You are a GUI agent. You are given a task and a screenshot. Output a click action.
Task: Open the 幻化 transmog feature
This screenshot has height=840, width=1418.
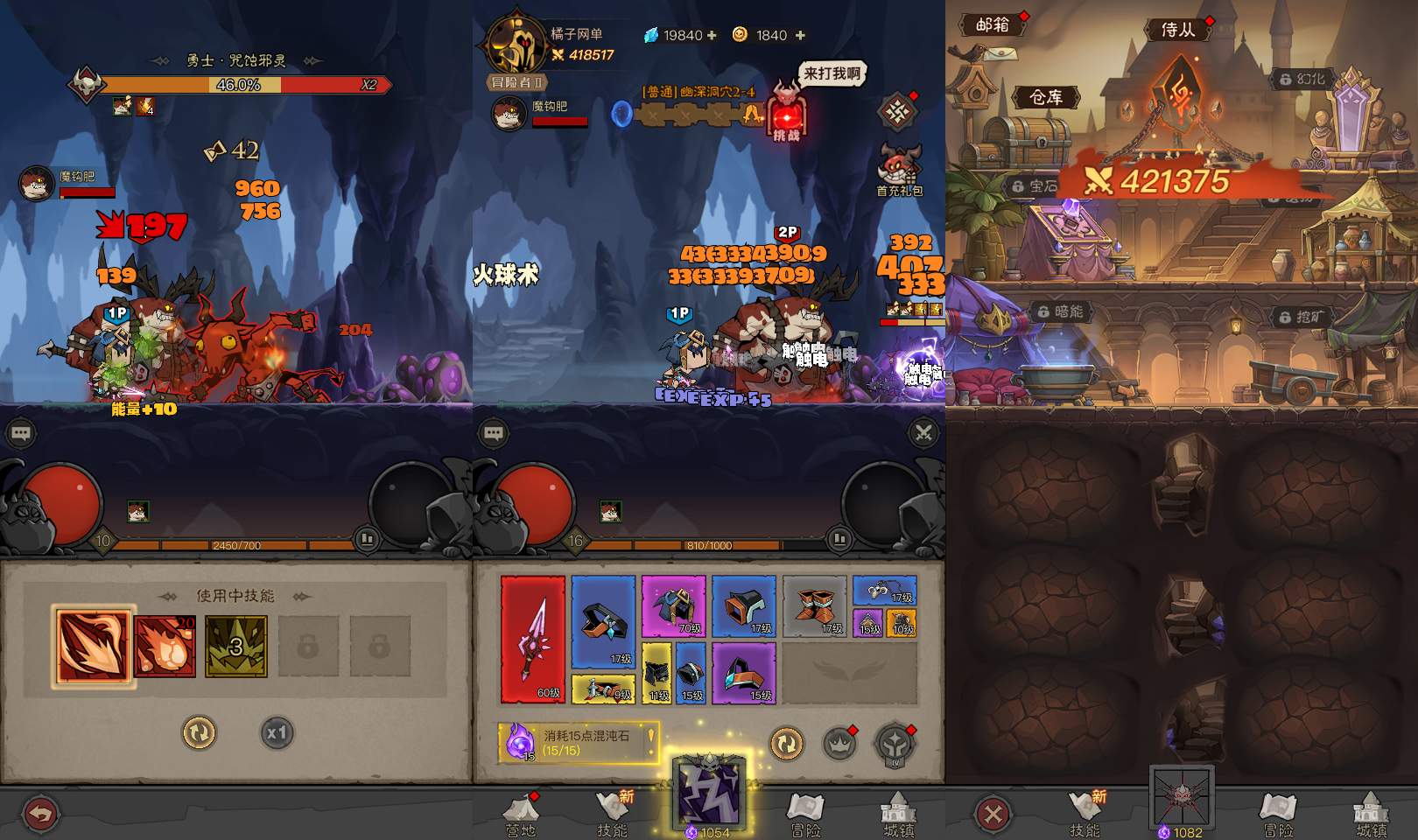(1303, 78)
